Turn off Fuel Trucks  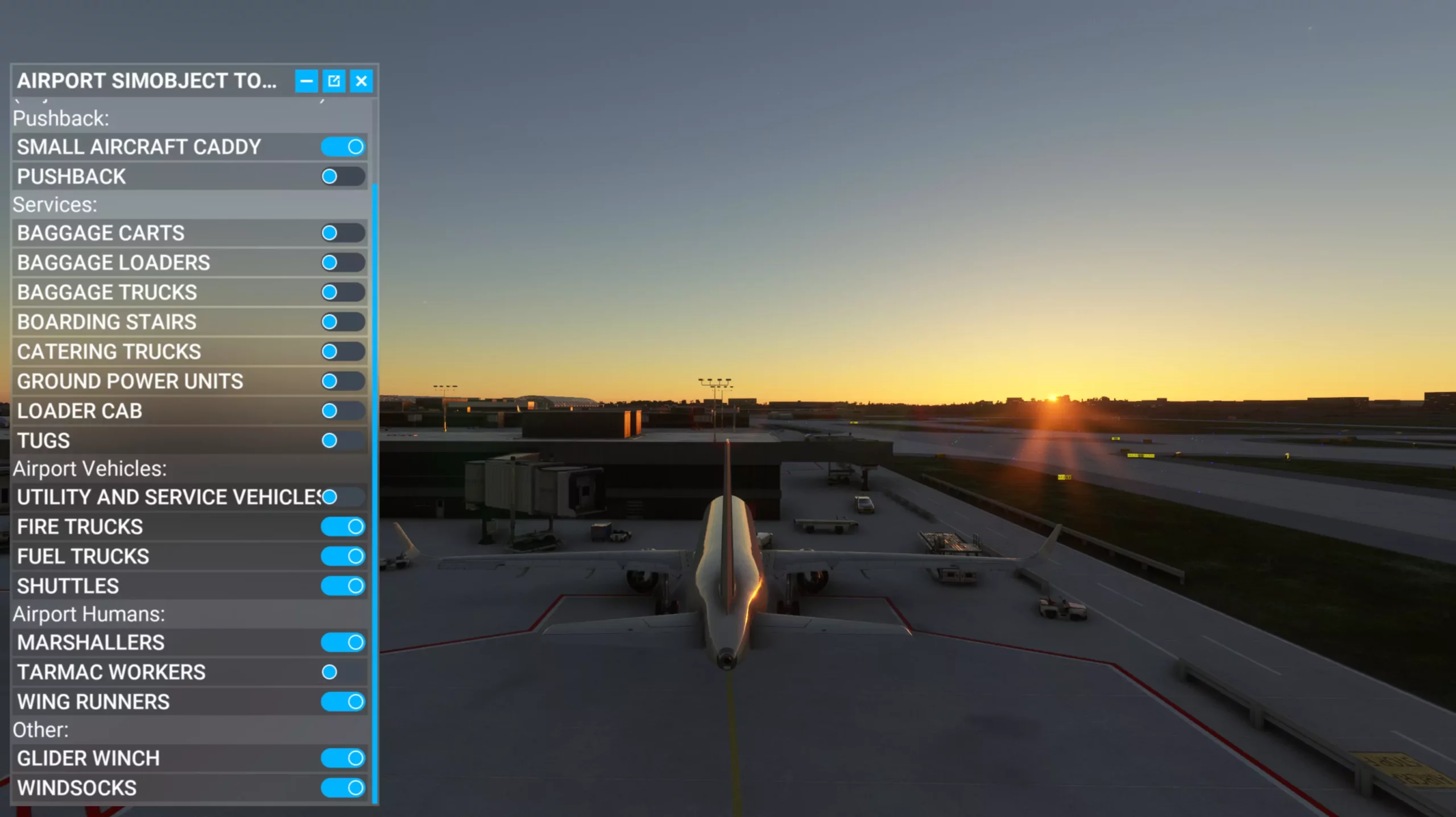point(343,557)
